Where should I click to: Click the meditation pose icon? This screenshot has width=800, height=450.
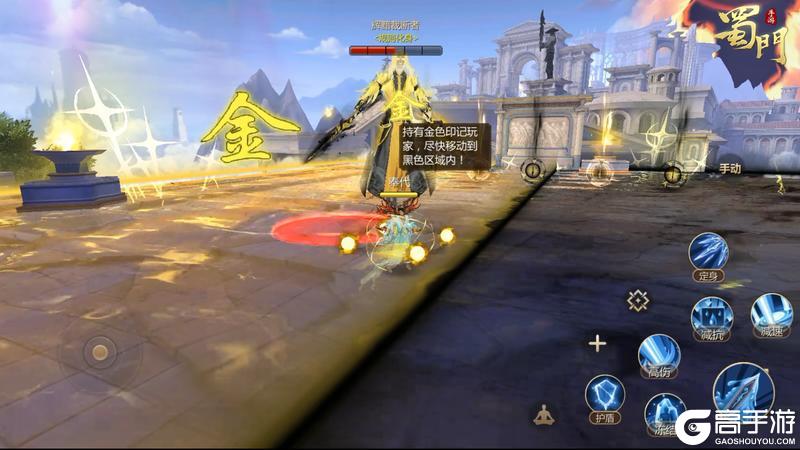pyautogui.click(x=544, y=414)
